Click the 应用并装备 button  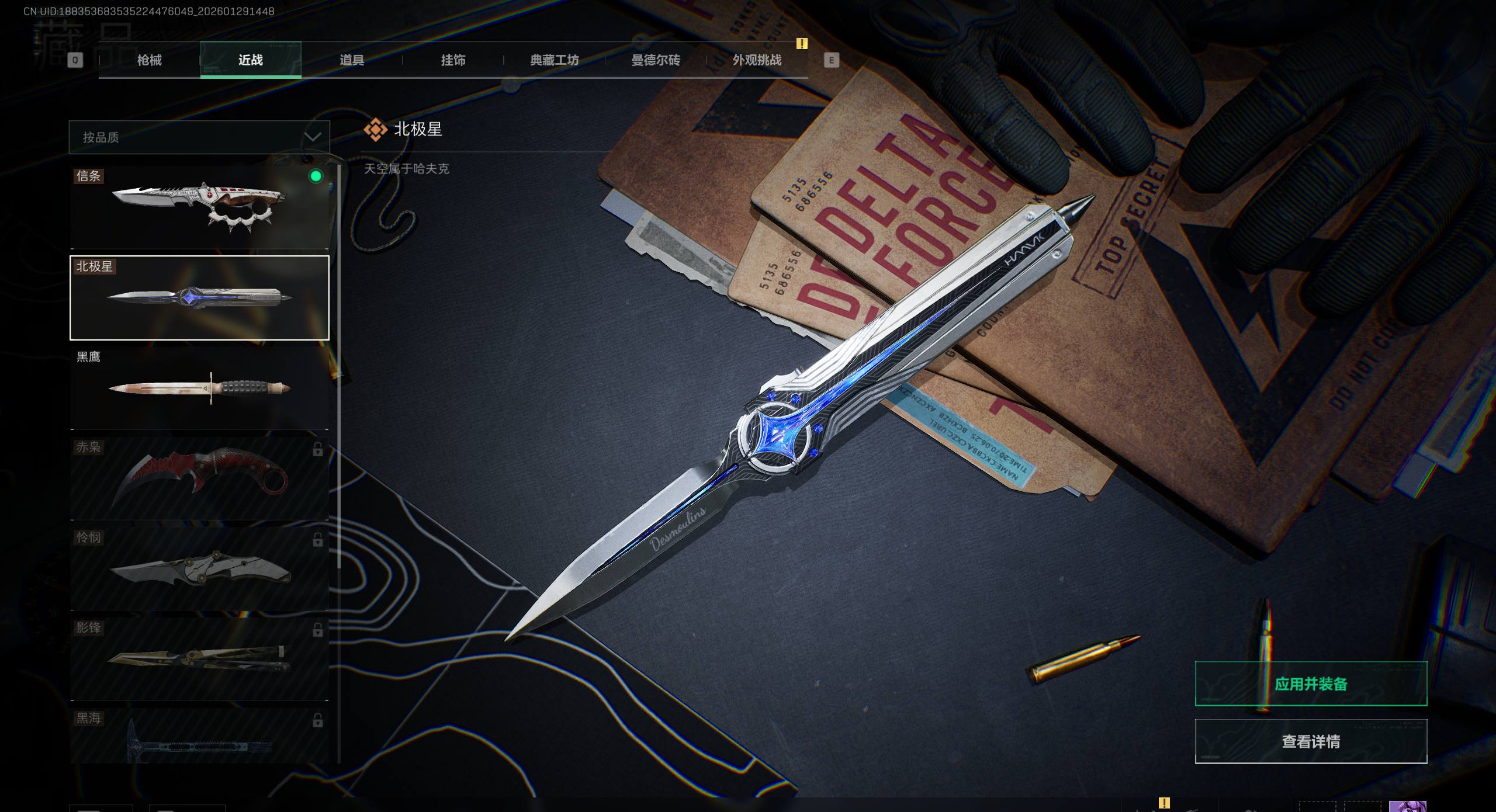point(1311,684)
